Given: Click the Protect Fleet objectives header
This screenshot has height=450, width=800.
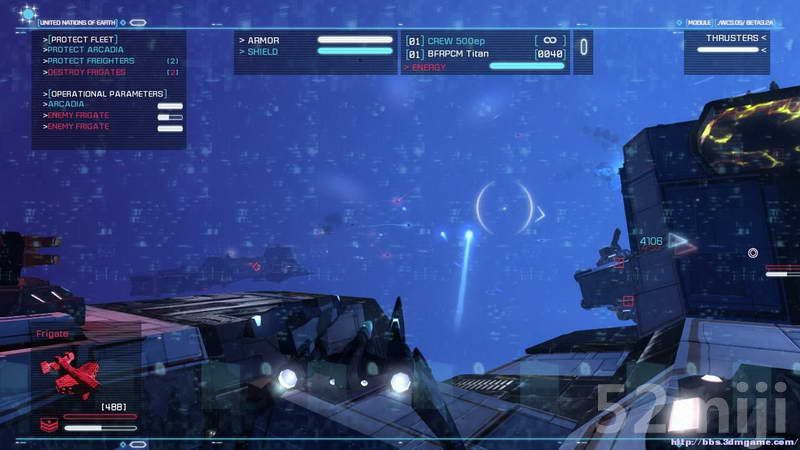Looking at the screenshot, I should (x=78, y=39).
